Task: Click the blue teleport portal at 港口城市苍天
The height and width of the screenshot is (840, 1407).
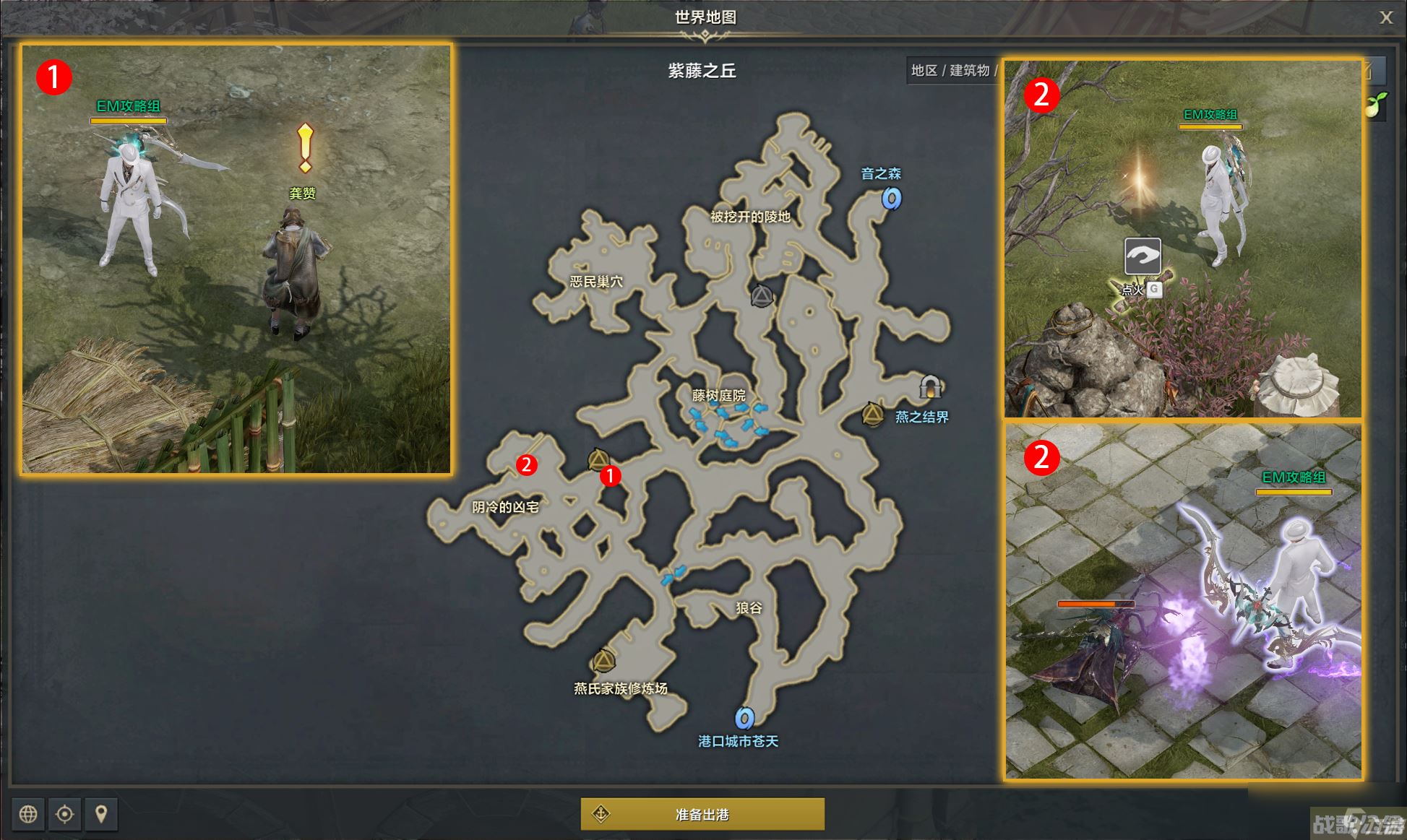Action: click(744, 718)
